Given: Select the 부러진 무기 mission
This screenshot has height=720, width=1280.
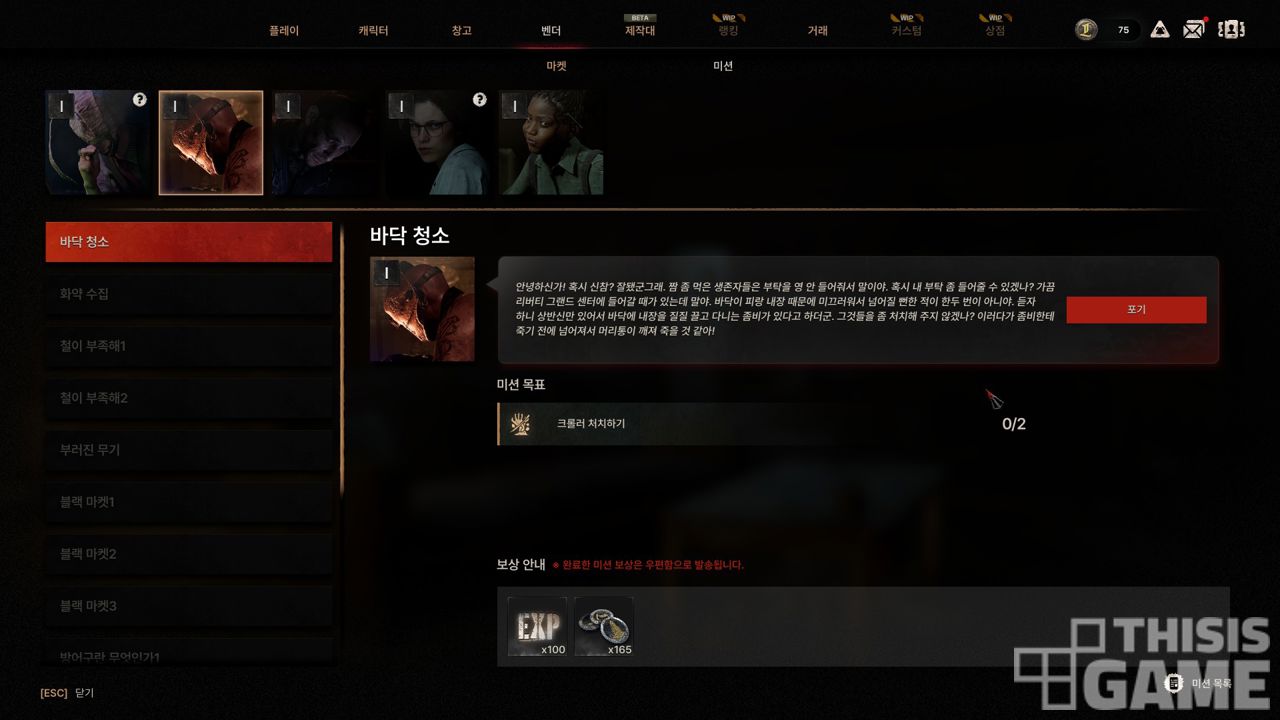Looking at the screenshot, I should (x=189, y=450).
